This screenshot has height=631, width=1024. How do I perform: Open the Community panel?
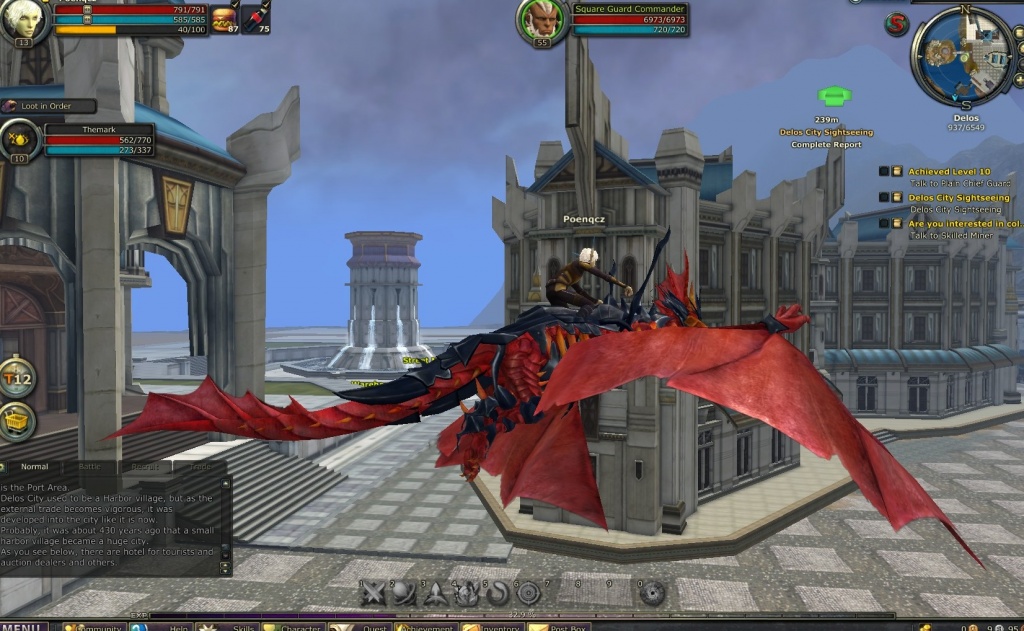[94, 627]
